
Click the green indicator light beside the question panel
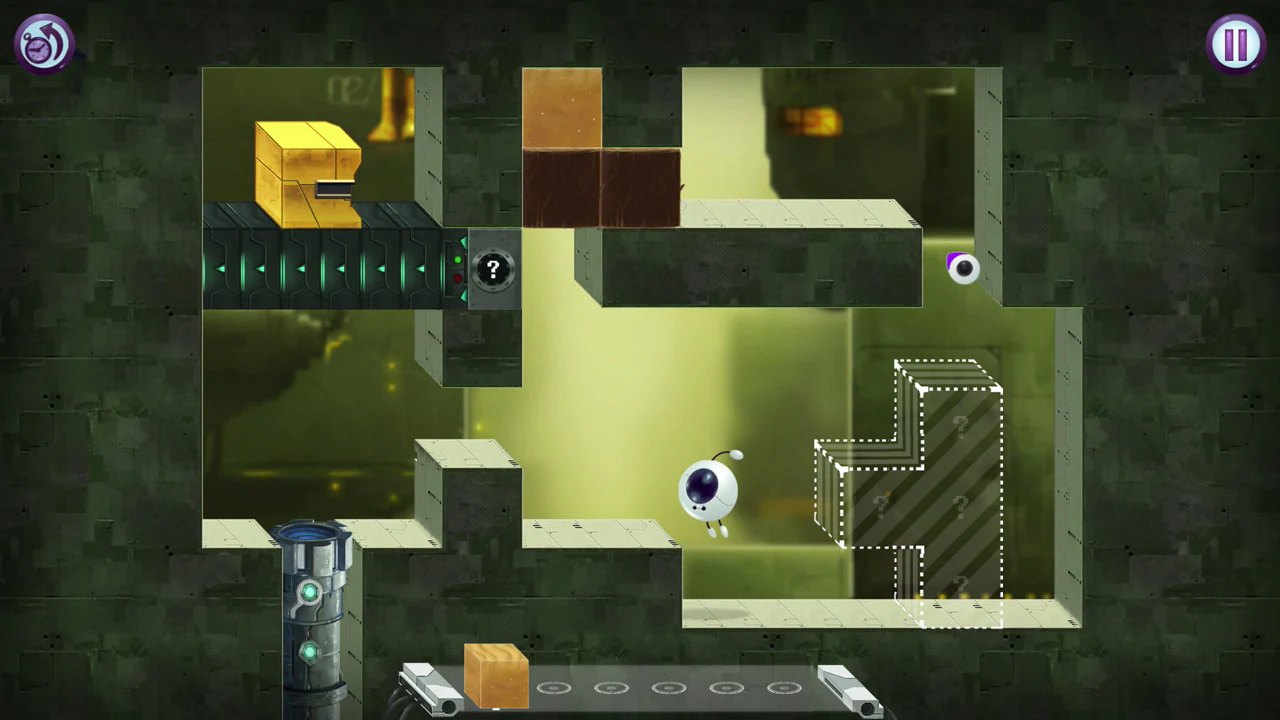tap(458, 261)
